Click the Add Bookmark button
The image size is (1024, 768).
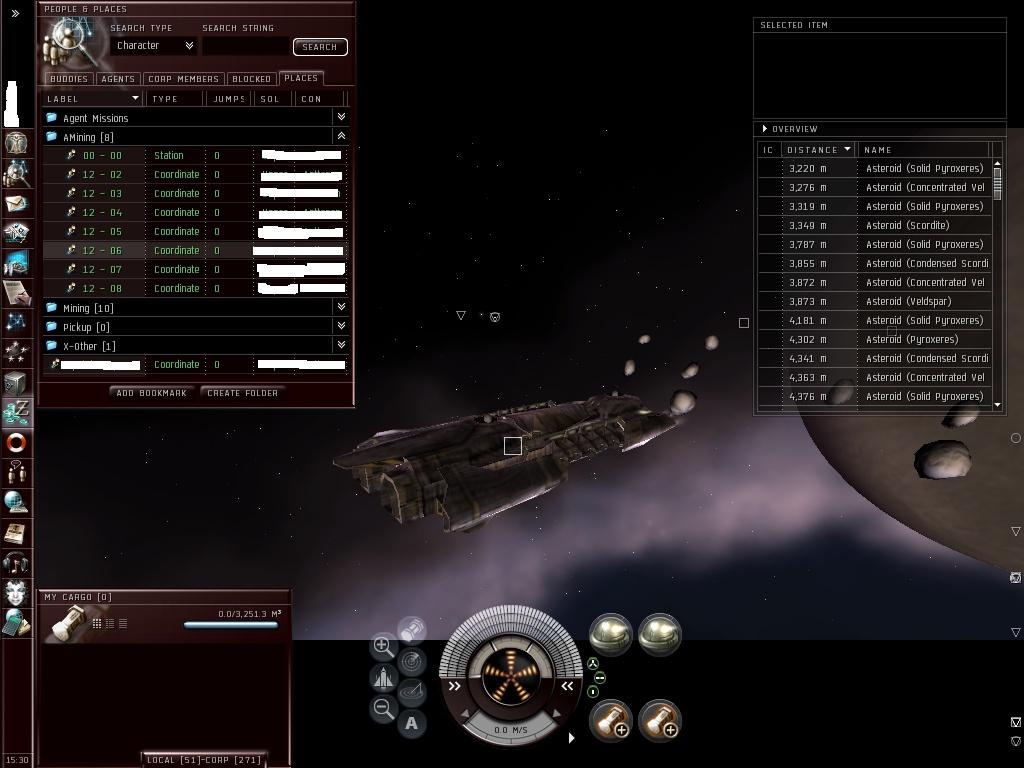point(151,393)
